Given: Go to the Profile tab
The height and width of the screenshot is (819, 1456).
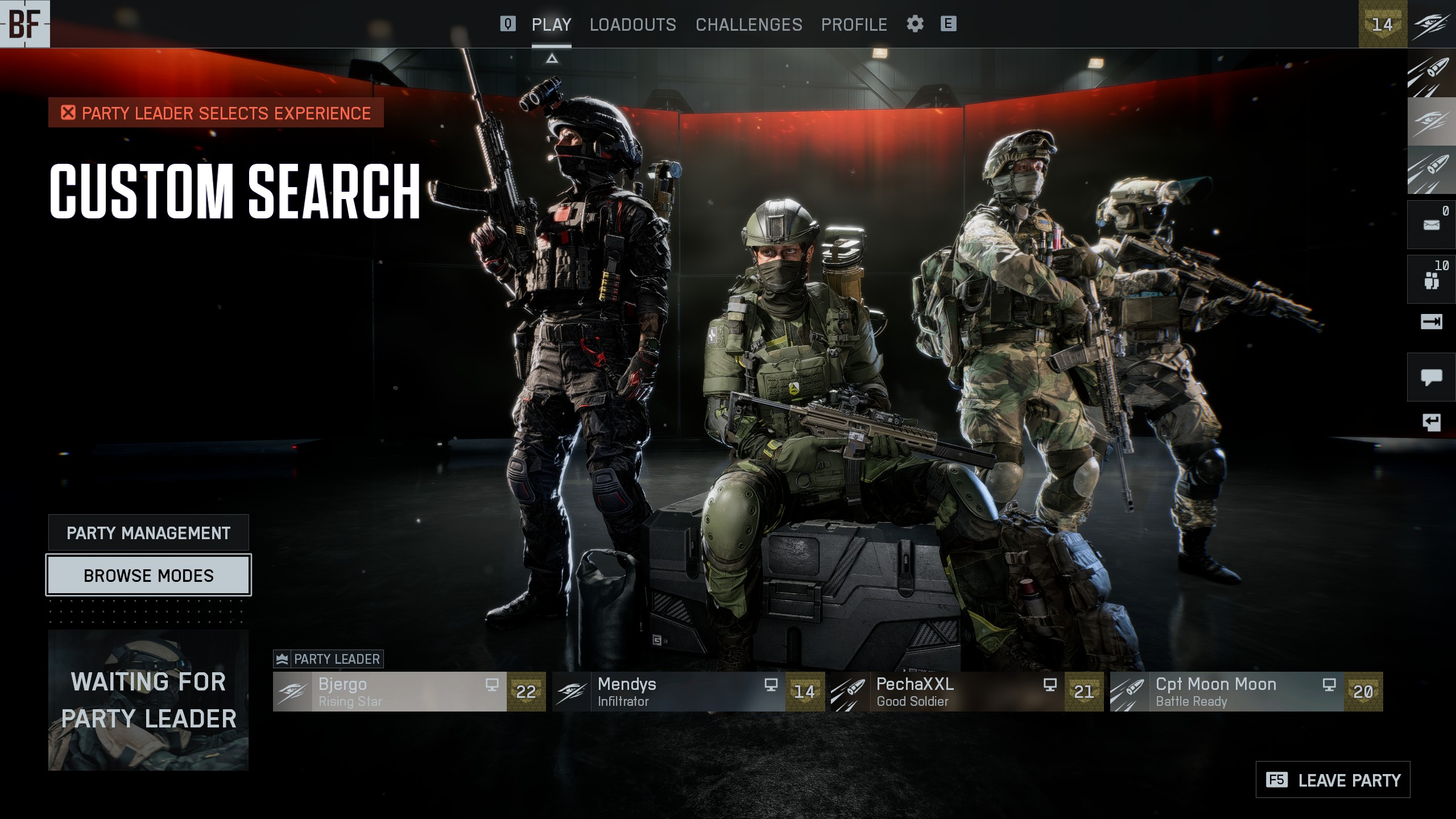Looking at the screenshot, I should (854, 24).
